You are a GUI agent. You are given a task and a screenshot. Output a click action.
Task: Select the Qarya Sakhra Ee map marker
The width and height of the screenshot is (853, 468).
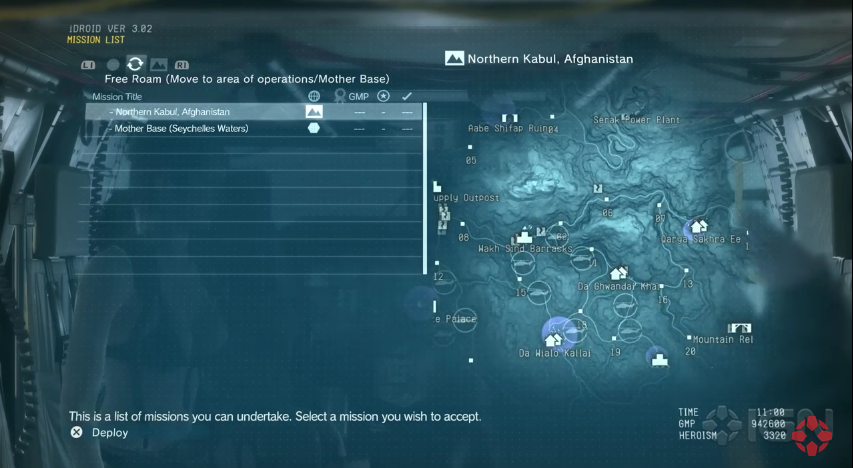pyautogui.click(x=699, y=227)
